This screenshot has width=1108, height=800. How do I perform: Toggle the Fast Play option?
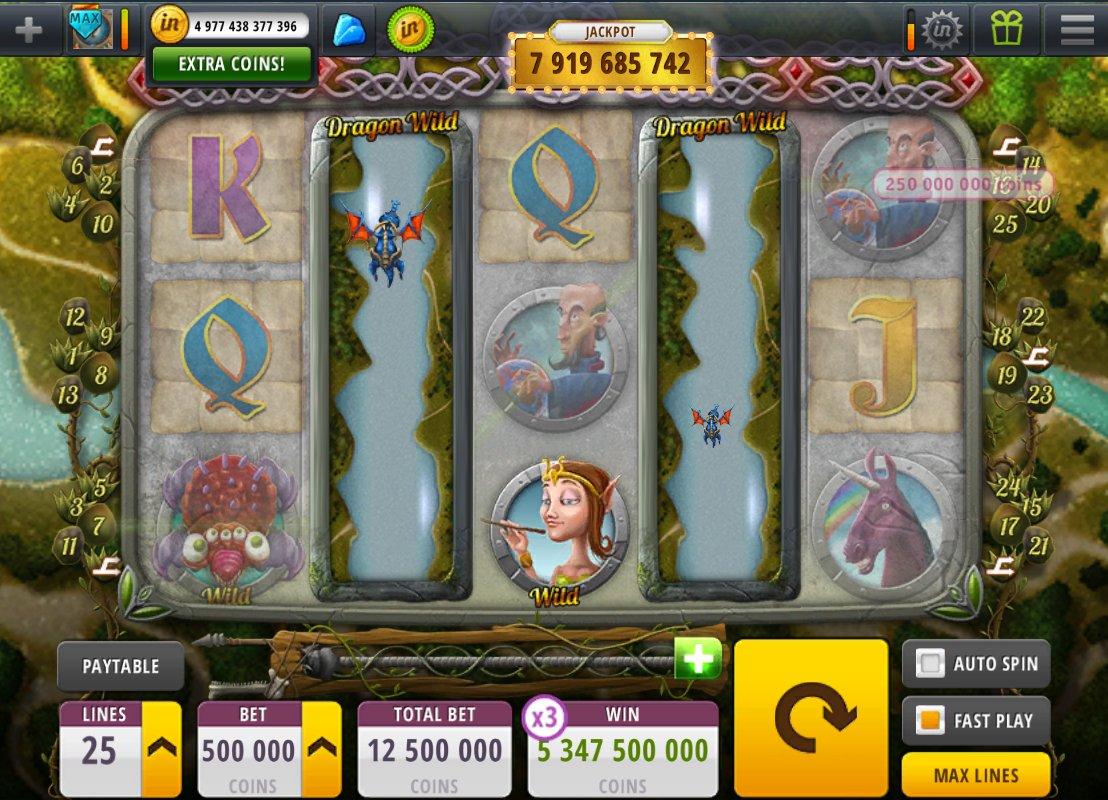coord(932,720)
